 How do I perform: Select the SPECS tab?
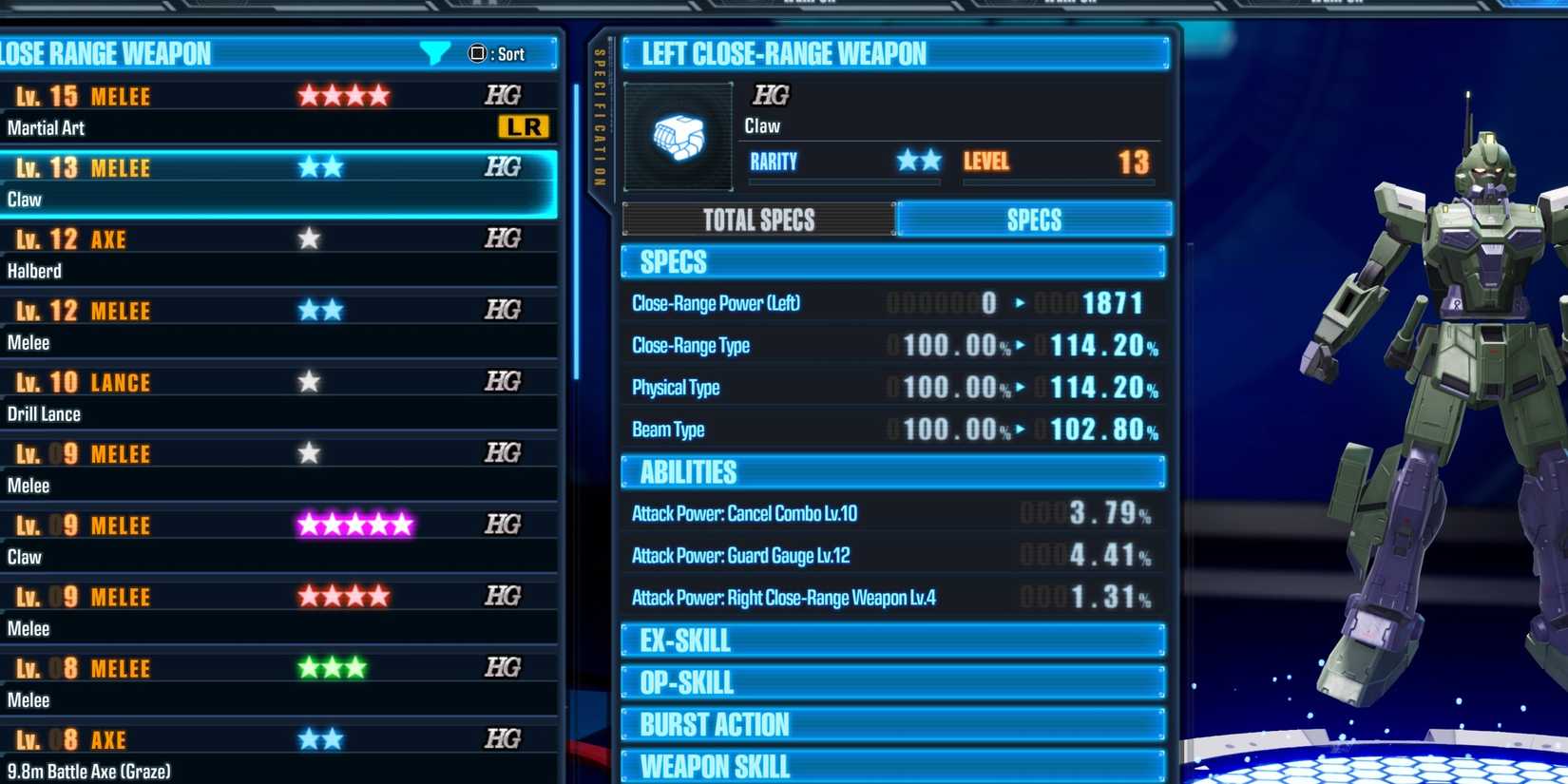(1034, 220)
